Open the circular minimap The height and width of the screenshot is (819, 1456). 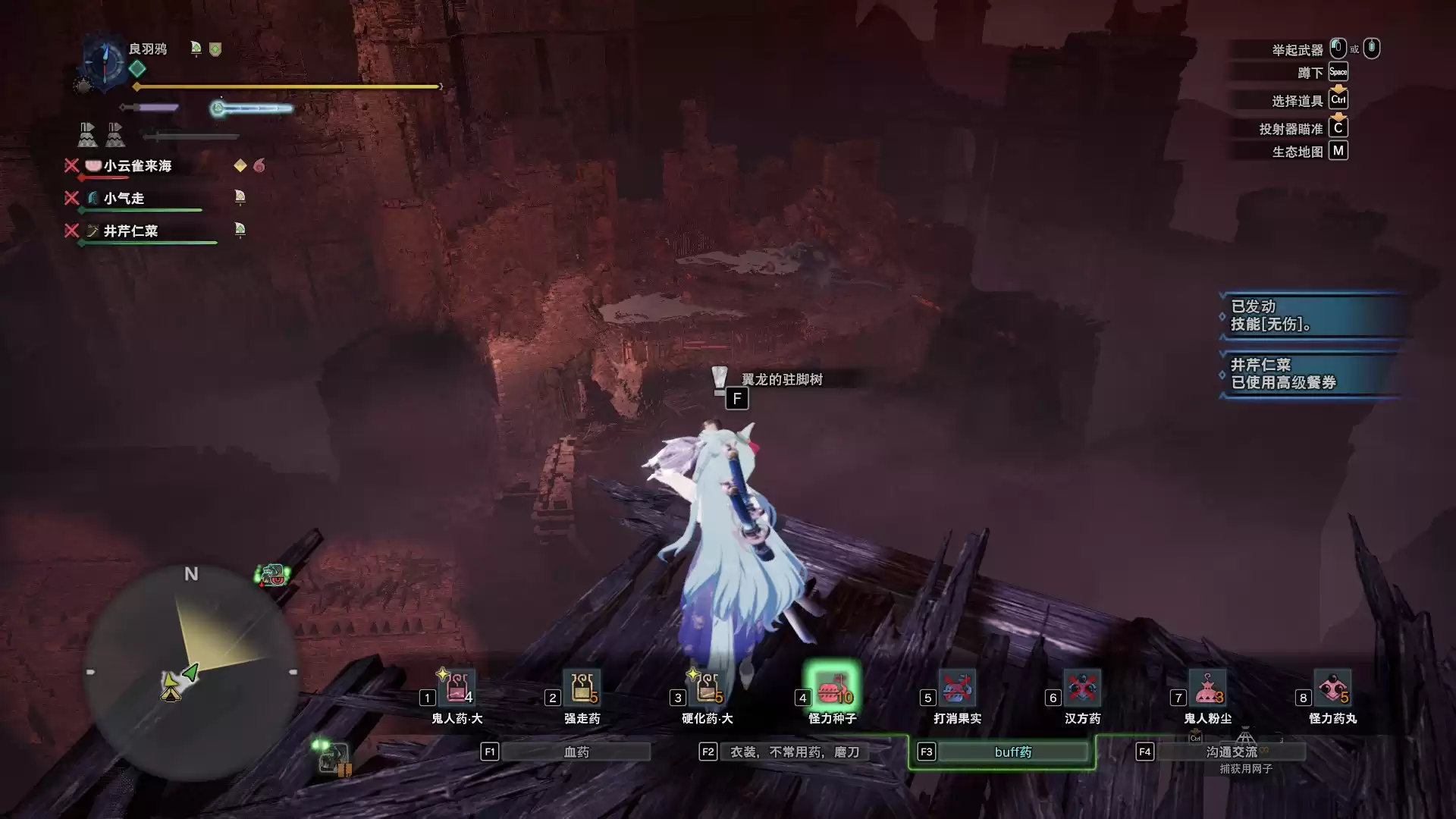[191, 672]
